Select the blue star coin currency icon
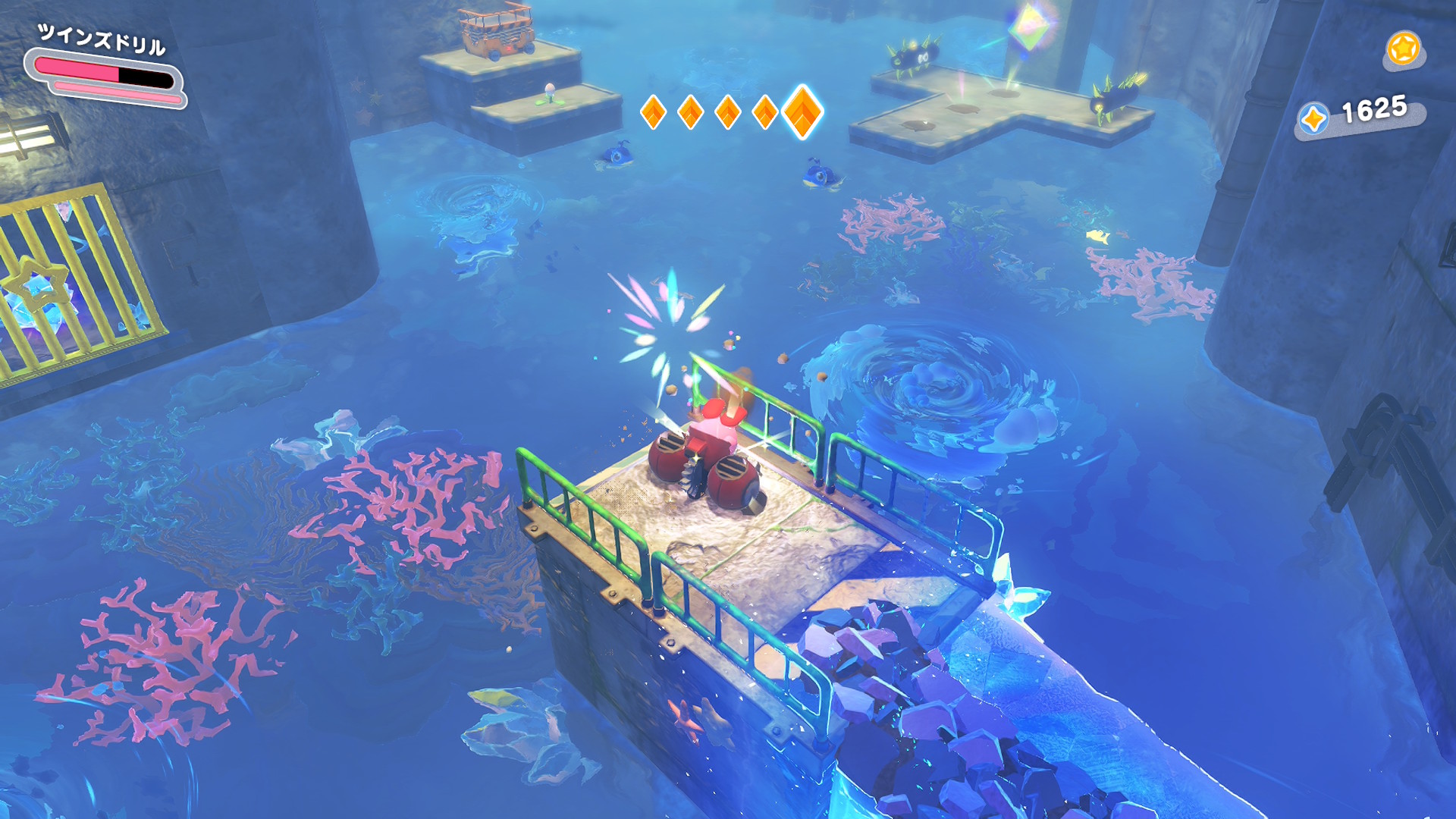The width and height of the screenshot is (1456, 819). pyautogui.click(x=1313, y=119)
